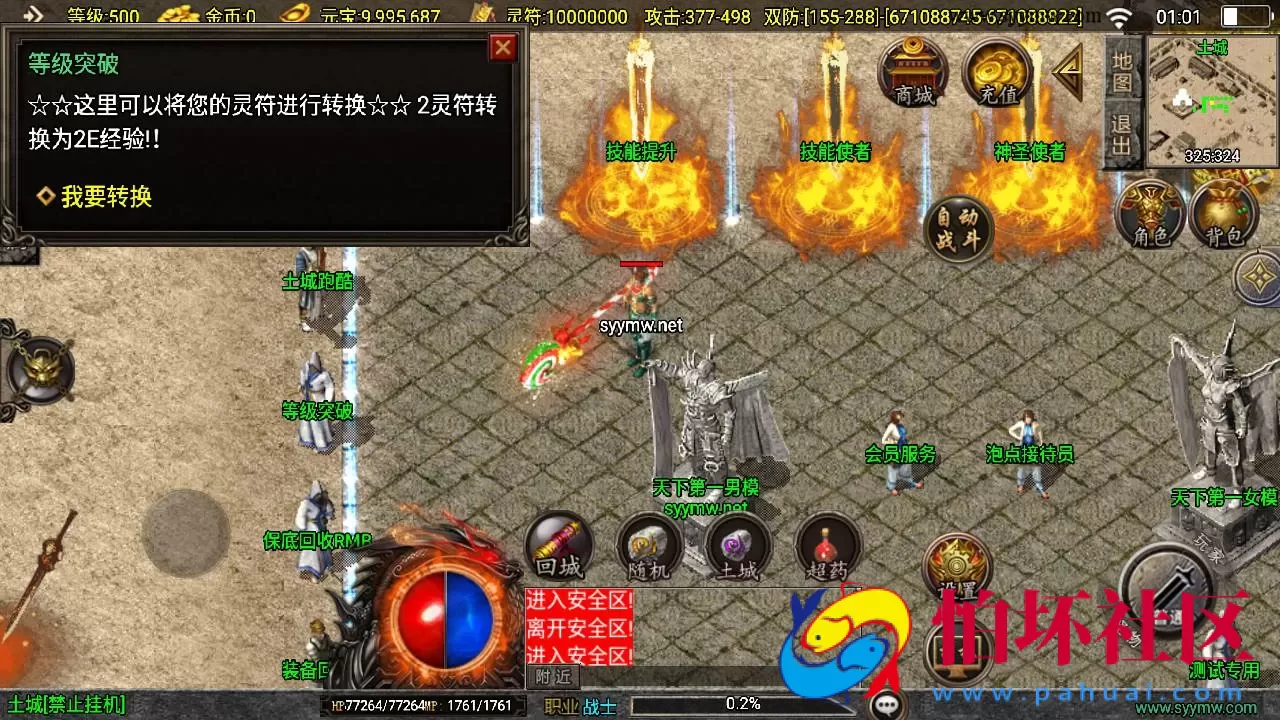Open the 充值 recharge icon

coord(997,70)
